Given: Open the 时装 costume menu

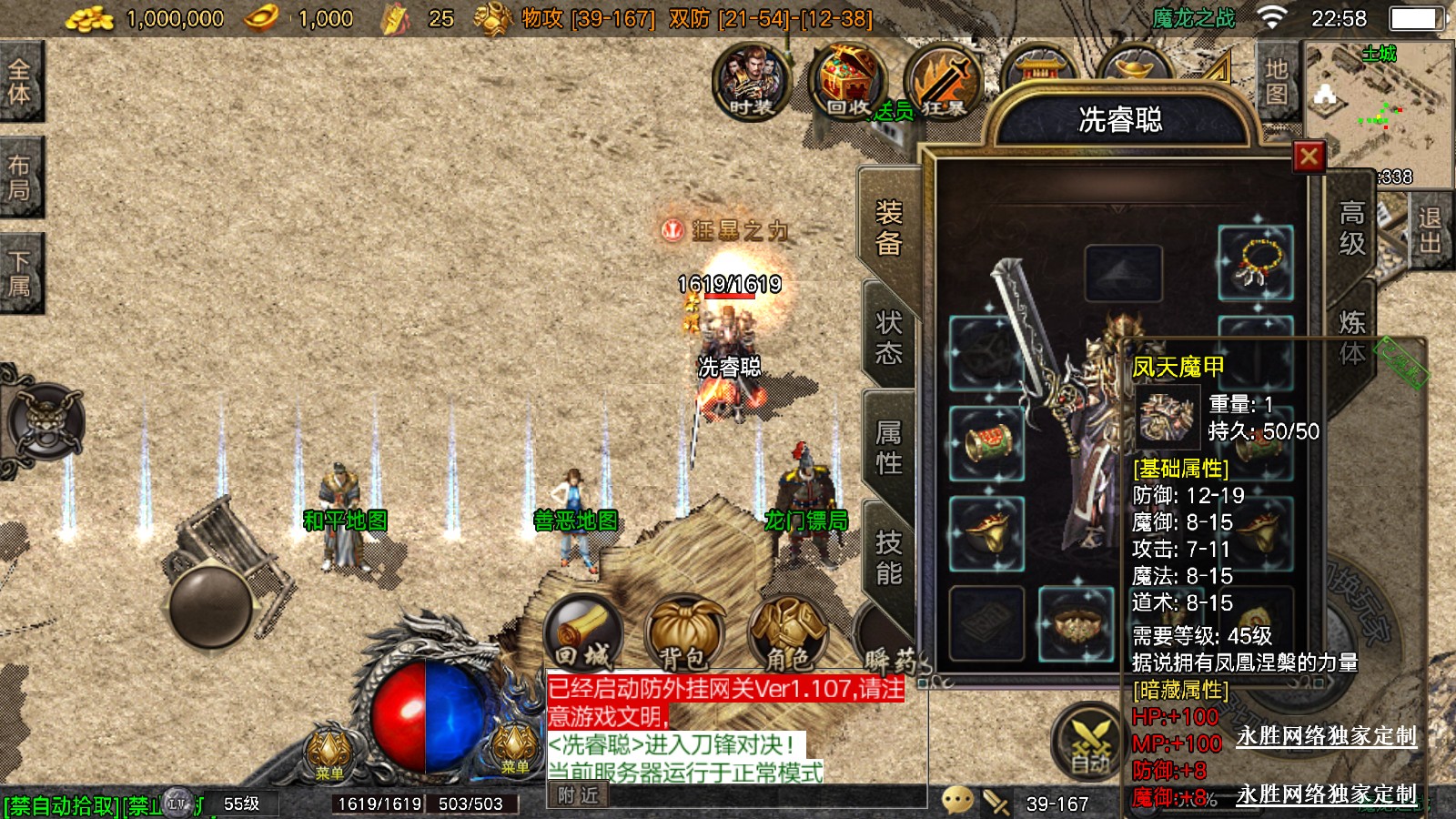Looking at the screenshot, I should (x=752, y=82).
